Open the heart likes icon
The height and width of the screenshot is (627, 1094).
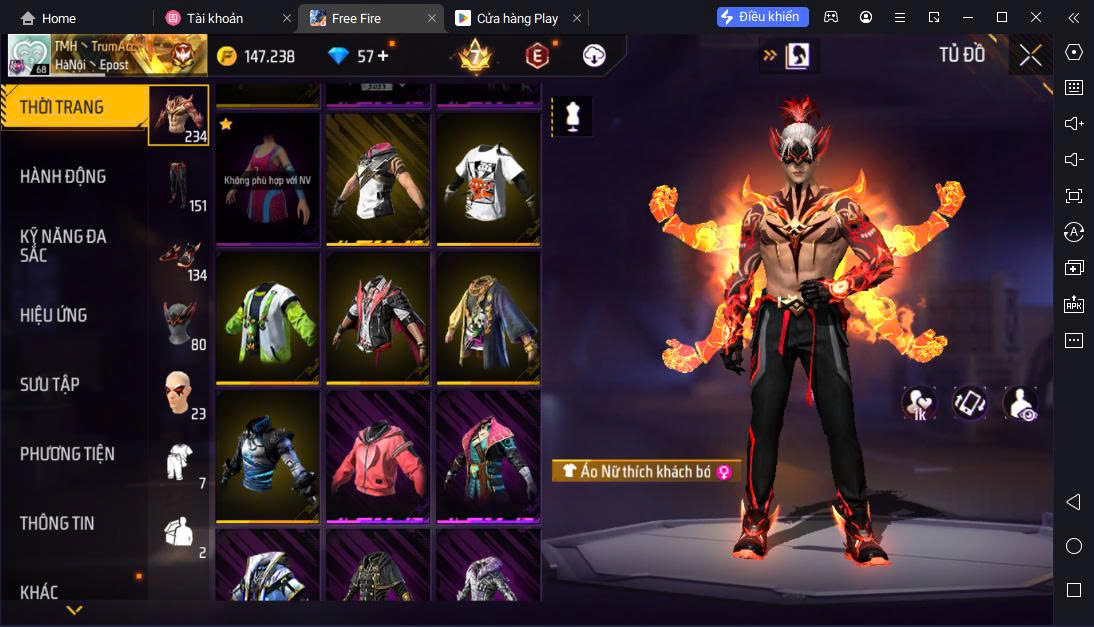coord(918,403)
